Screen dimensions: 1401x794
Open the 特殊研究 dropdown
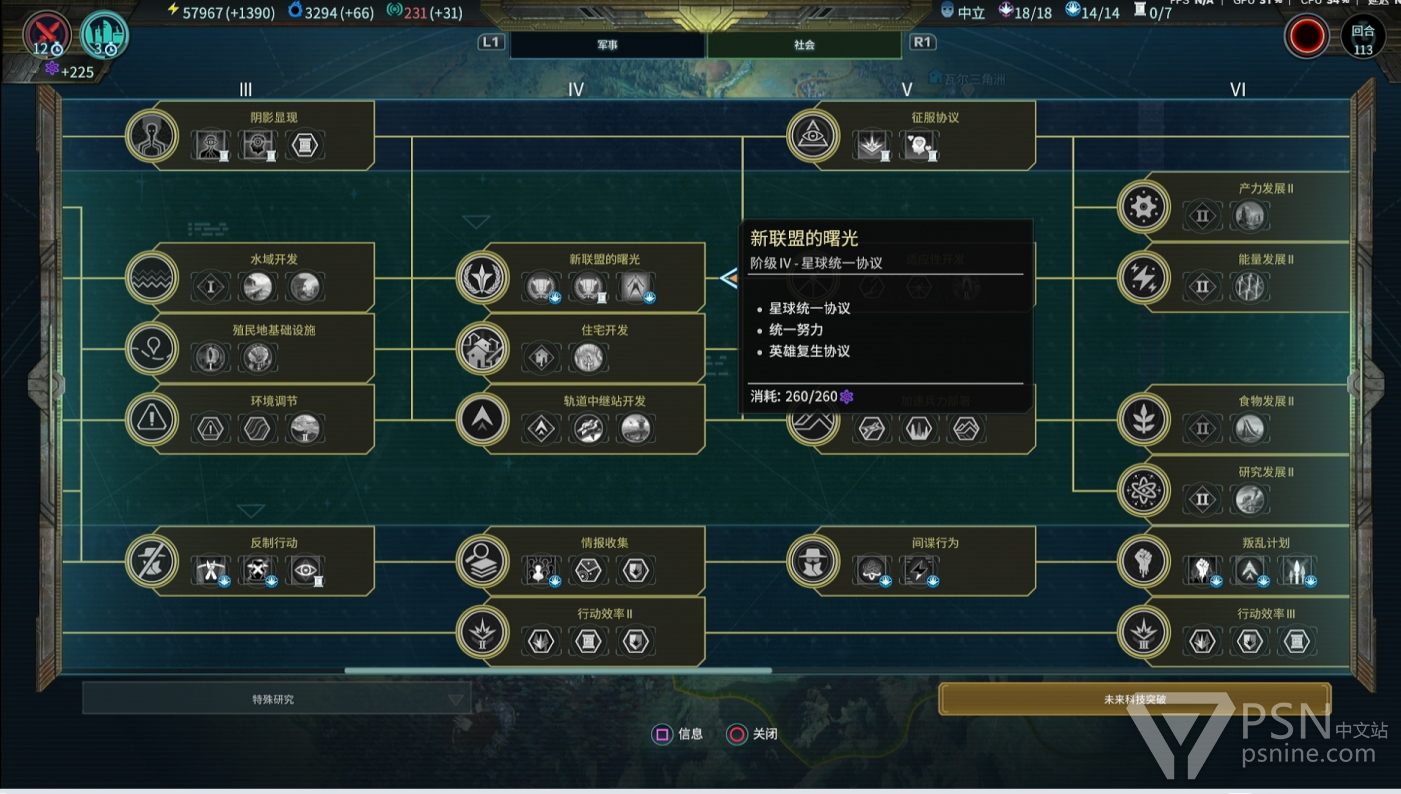click(276, 699)
